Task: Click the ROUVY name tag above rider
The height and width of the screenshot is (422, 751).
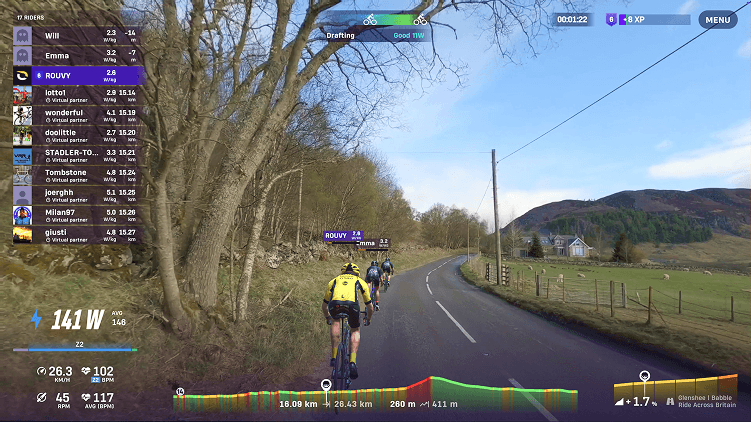Action: click(x=342, y=236)
